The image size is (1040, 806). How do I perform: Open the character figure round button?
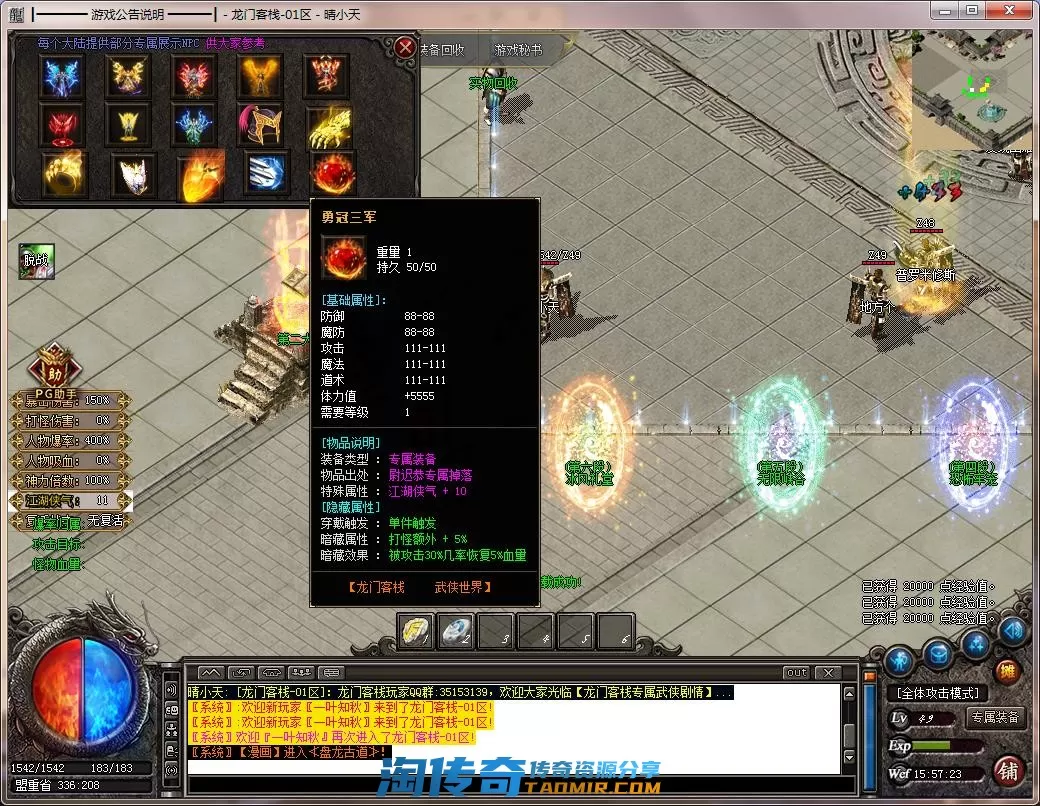click(x=901, y=660)
